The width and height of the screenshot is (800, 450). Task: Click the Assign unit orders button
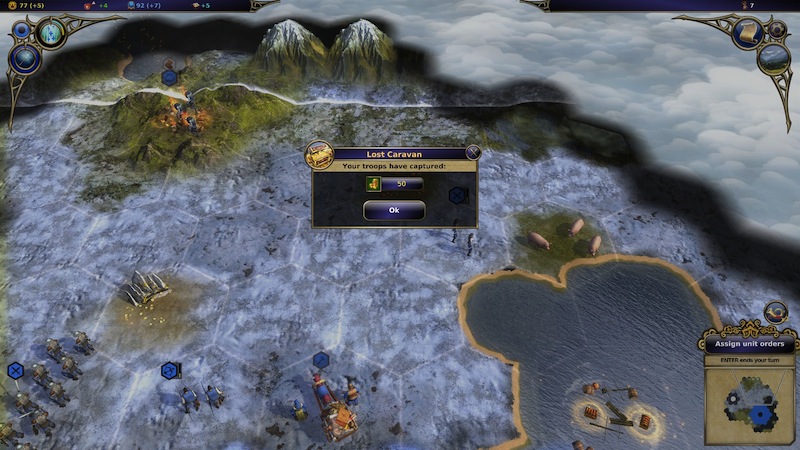[749, 344]
